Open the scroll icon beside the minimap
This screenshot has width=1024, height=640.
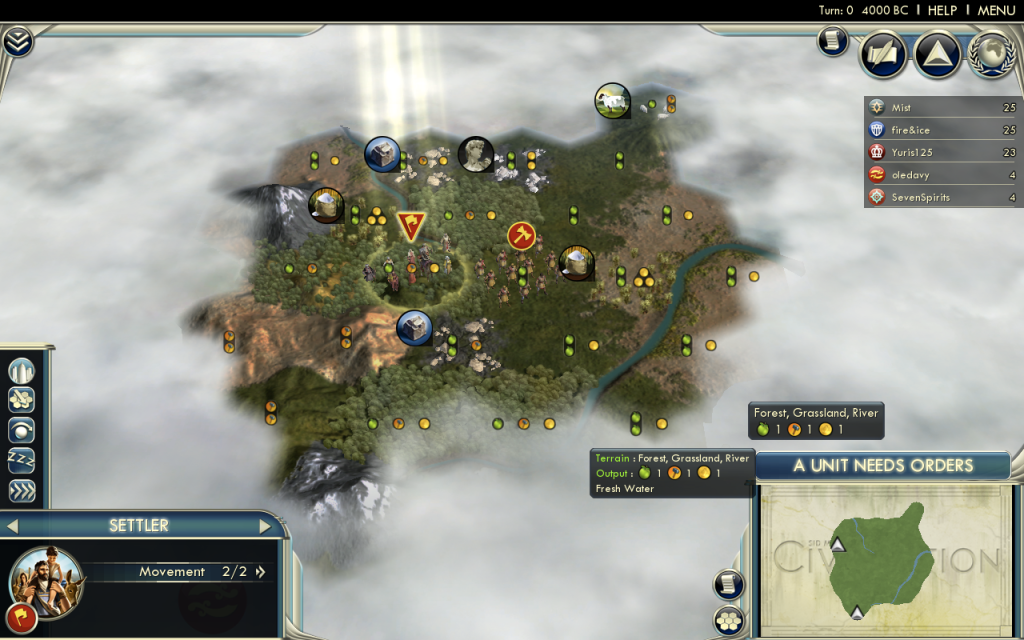tap(729, 584)
